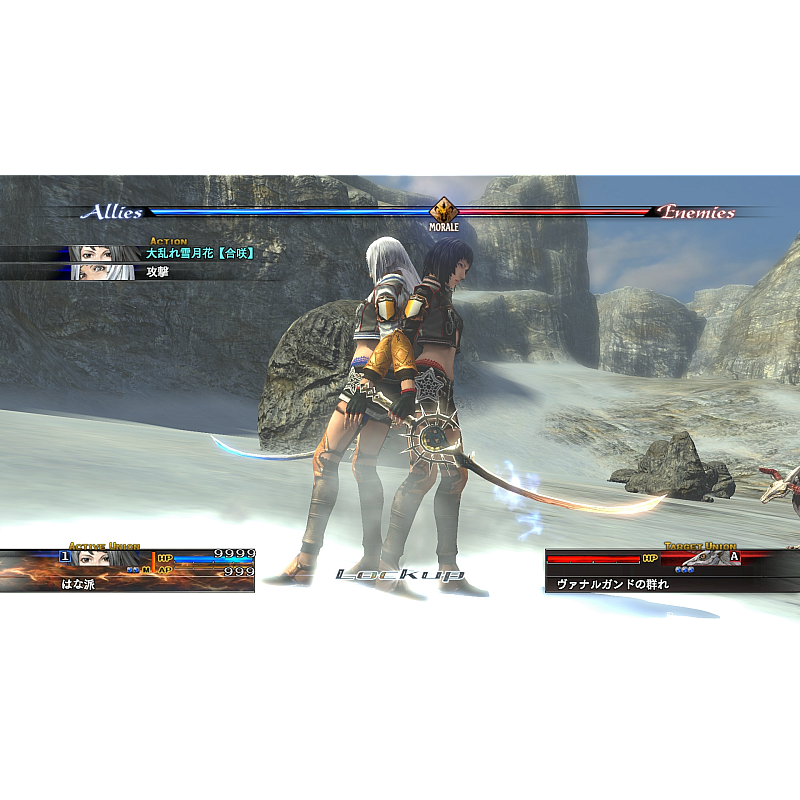The image size is (800, 800).
Task: Select the ヴァナルガンドの群れ target union panel
Action: pyautogui.click(x=655, y=572)
